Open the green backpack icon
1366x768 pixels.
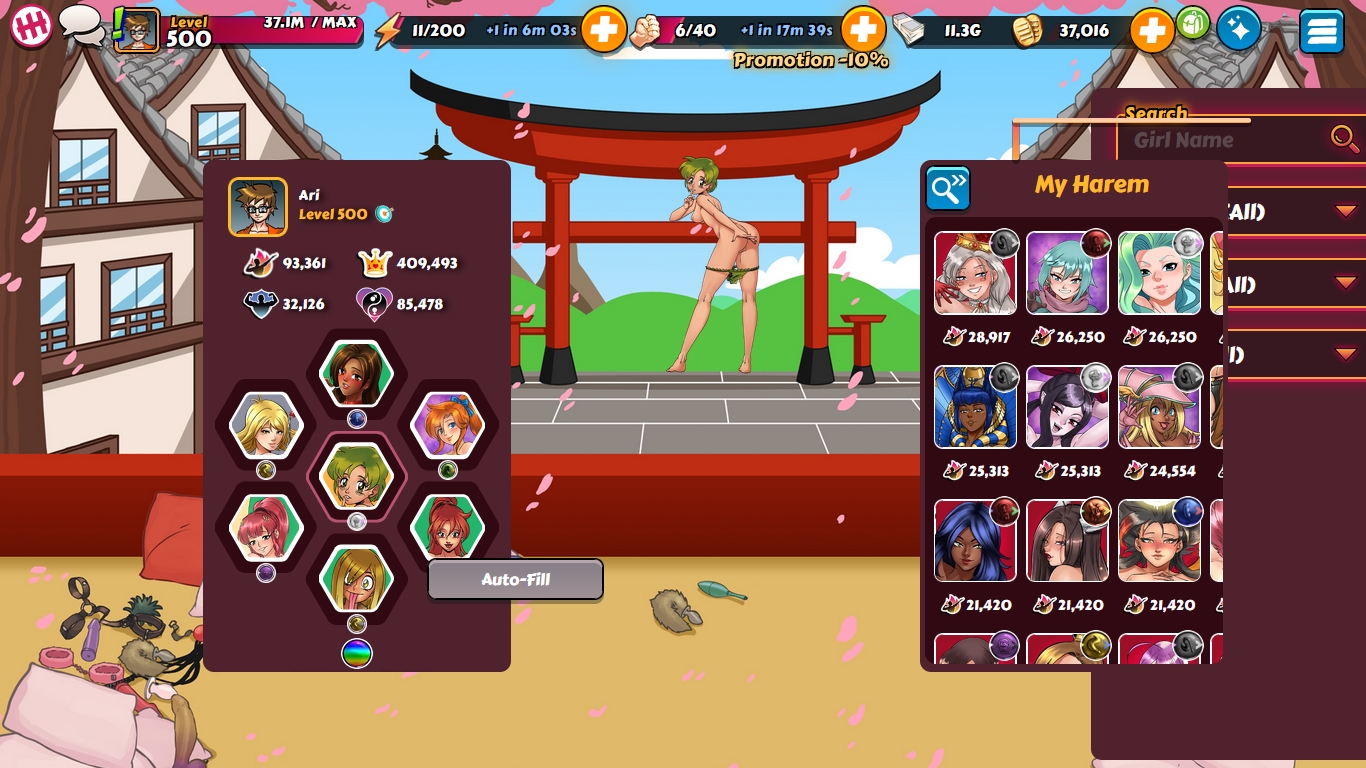pos(1193,23)
